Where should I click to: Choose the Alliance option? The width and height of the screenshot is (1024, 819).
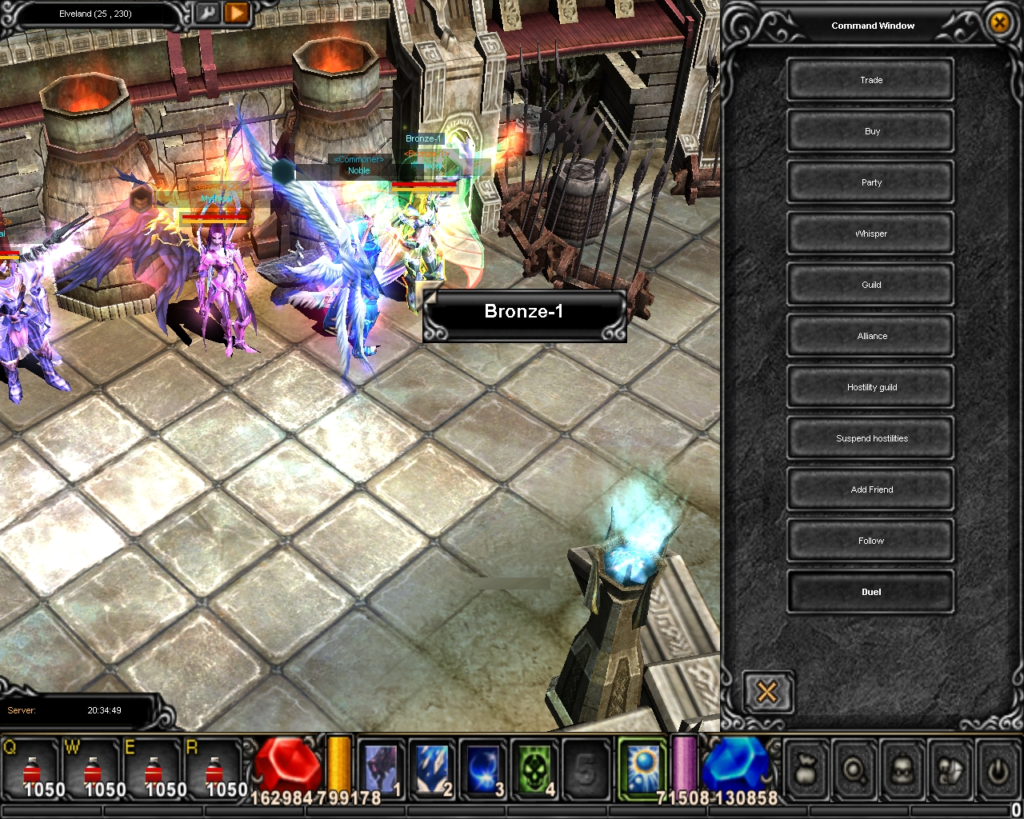(870, 336)
